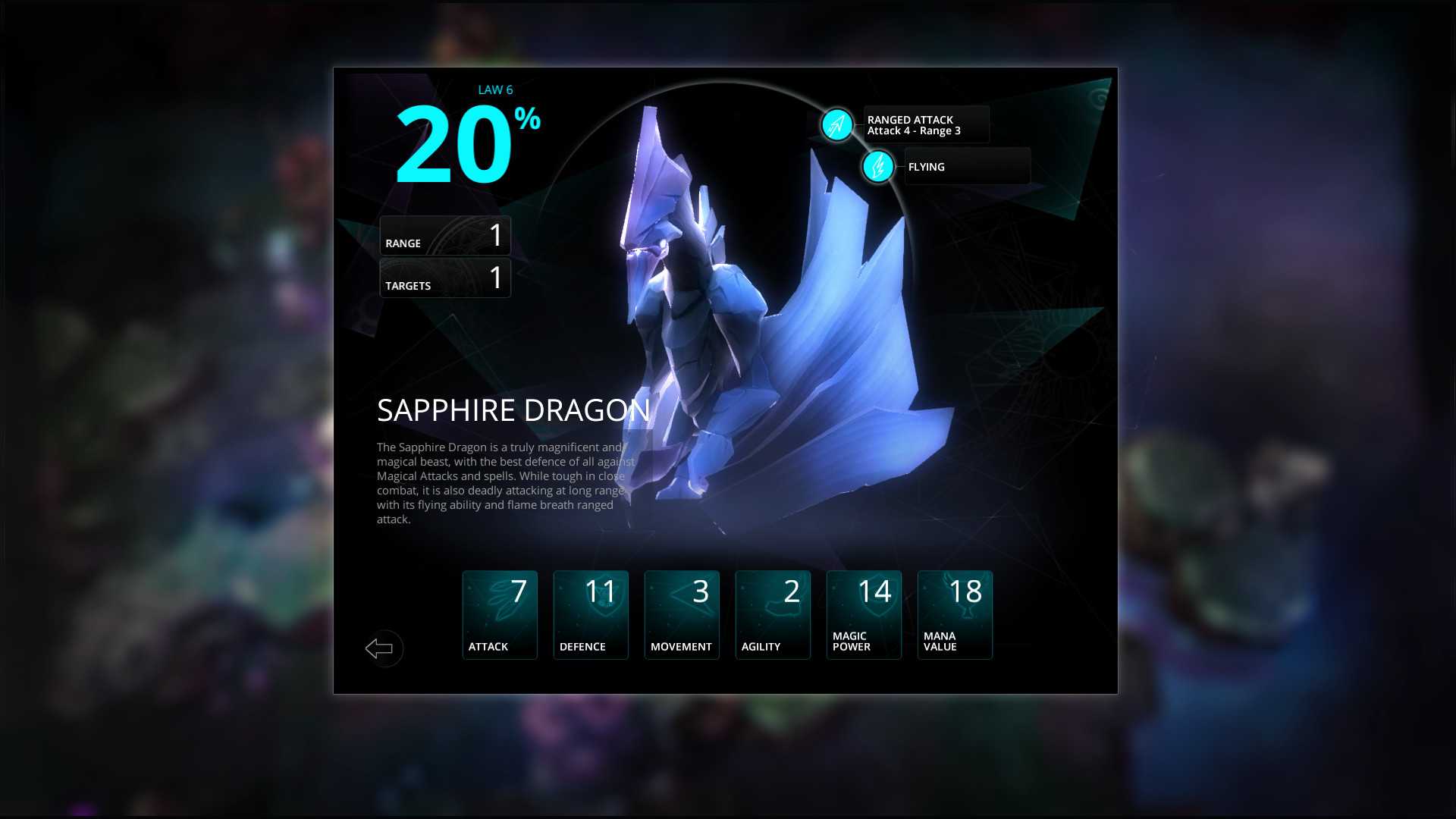
Task: Click the Agility stat icon showing 2
Action: point(772,614)
